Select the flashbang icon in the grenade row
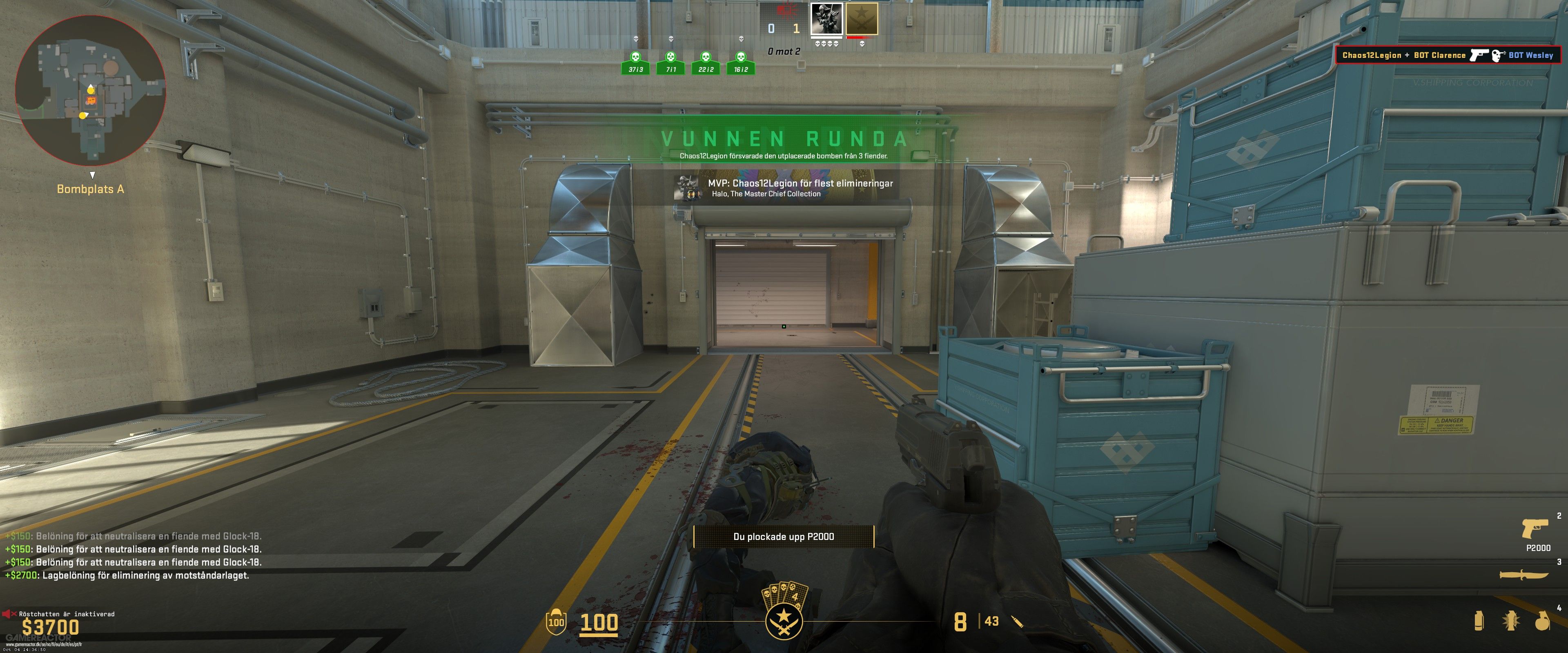Image resolution: width=1568 pixels, height=653 pixels. 1510,621
